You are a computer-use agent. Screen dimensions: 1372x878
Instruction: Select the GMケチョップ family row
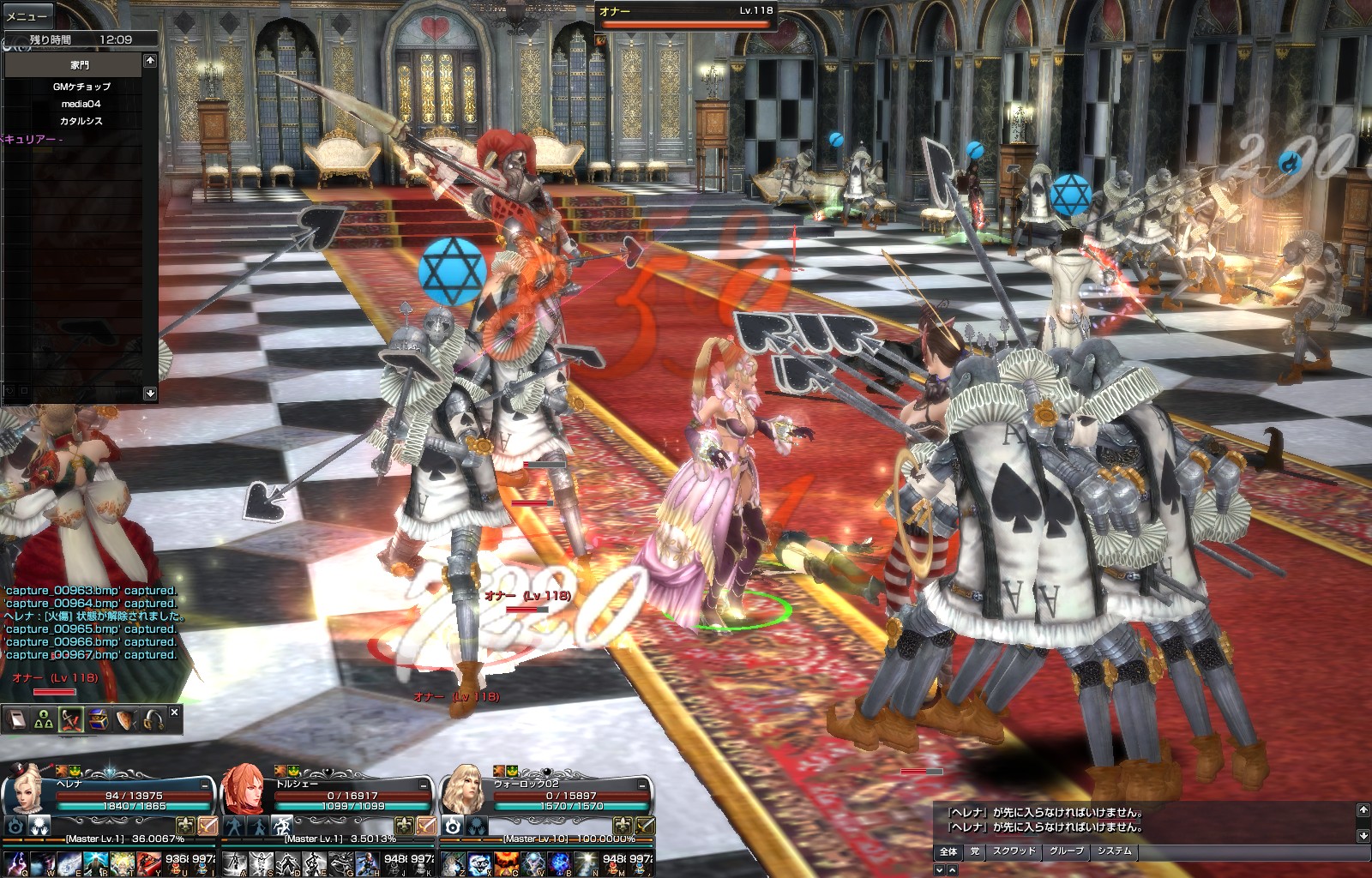tap(81, 87)
